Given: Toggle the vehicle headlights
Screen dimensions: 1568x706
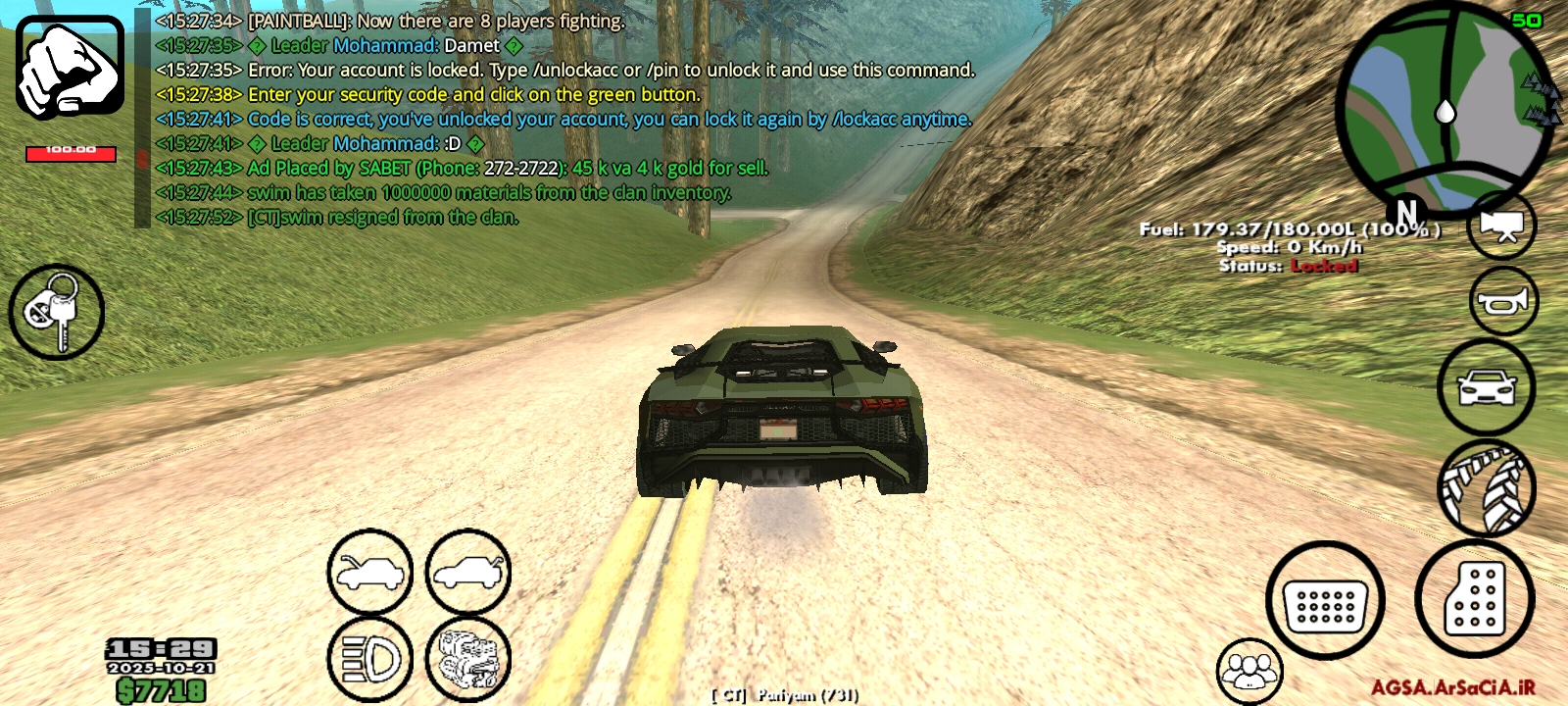Looking at the screenshot, I should (x=369, y=659).
